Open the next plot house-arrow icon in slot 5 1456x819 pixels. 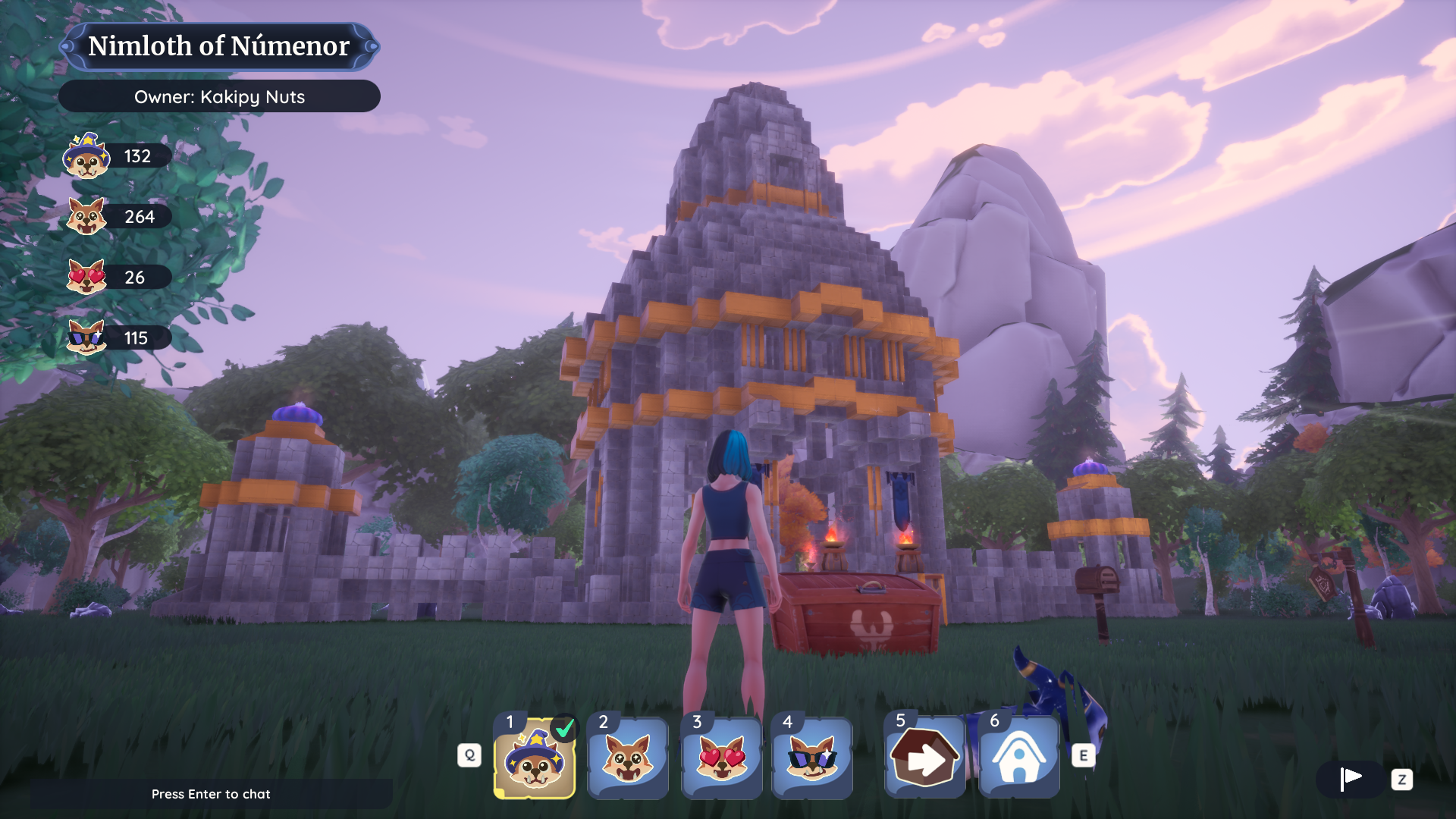click(x=924, y=758)
